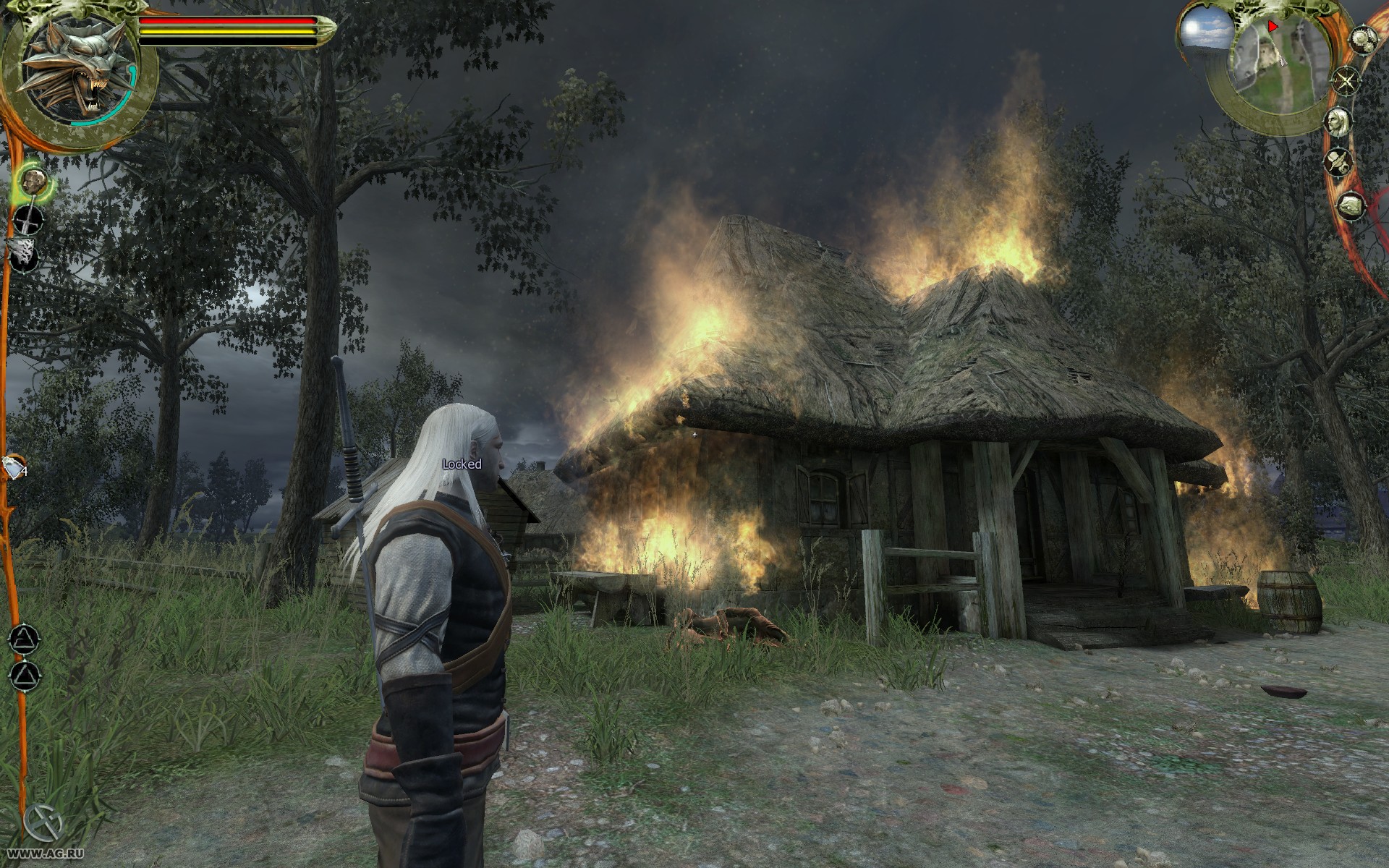This screenshot has height=868, width=1389.
Task: Choose the sword combat style icon
Action: tap(27, 220)
